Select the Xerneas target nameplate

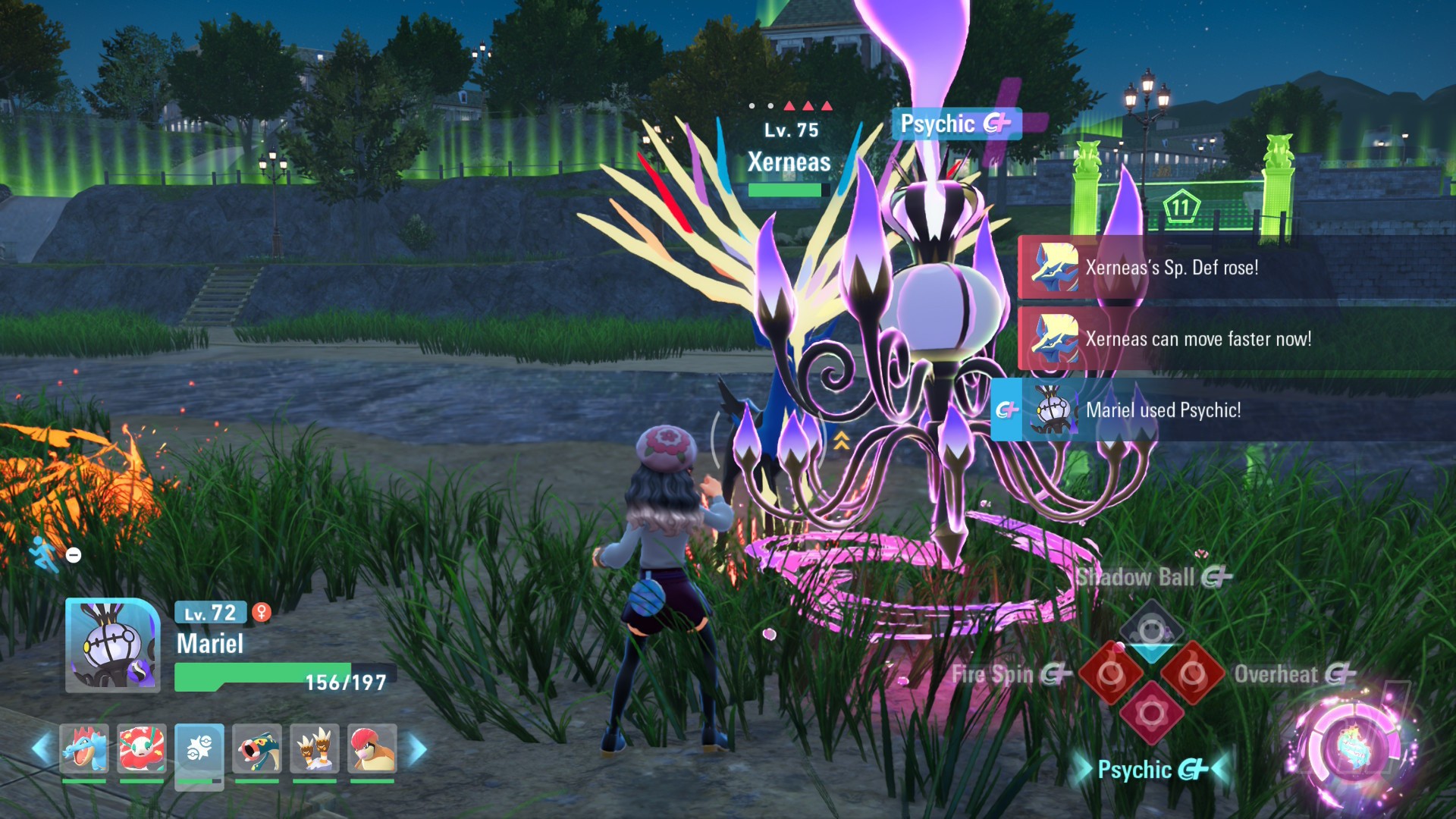tap(789, 162)
